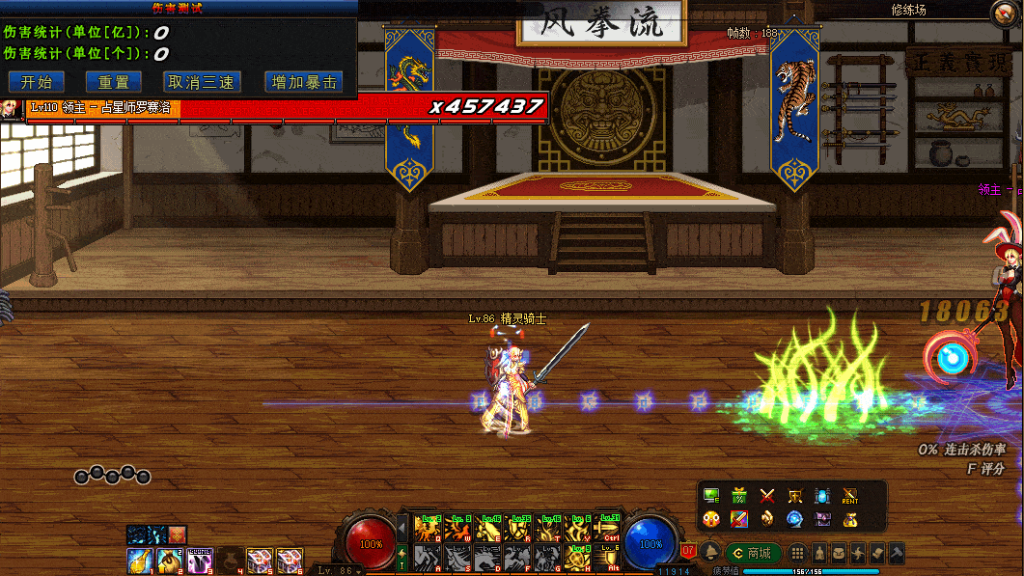Screen dimensions: 1024x576
Task: Activate the 增加暴击 button
Action: pyautogui.click(x=303, y=82)
